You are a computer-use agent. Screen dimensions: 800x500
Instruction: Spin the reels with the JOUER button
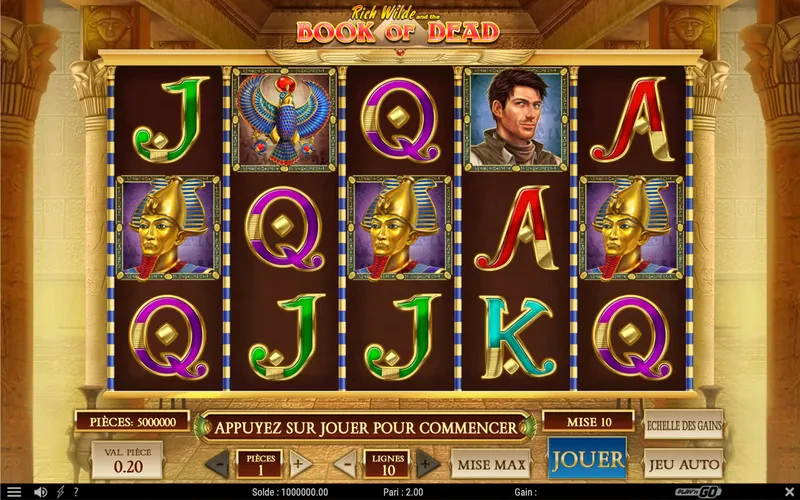587,459
